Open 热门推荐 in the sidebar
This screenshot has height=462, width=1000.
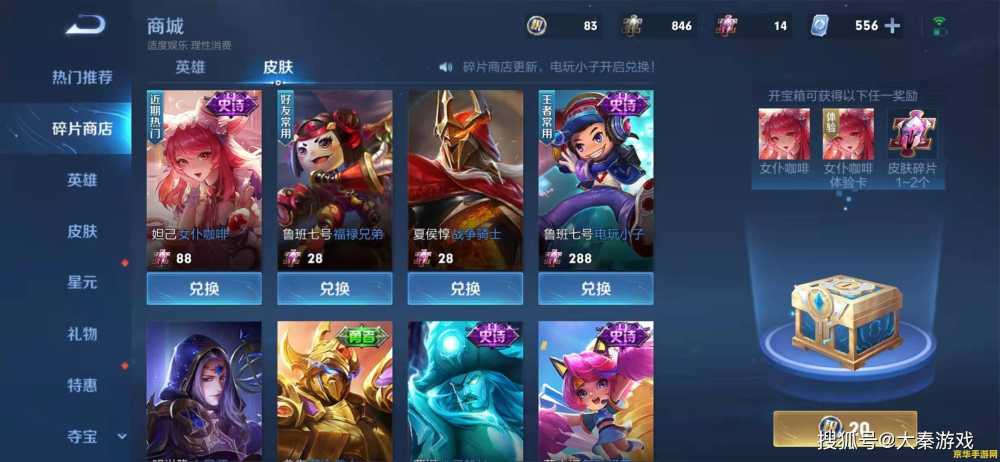click(82, 77)
